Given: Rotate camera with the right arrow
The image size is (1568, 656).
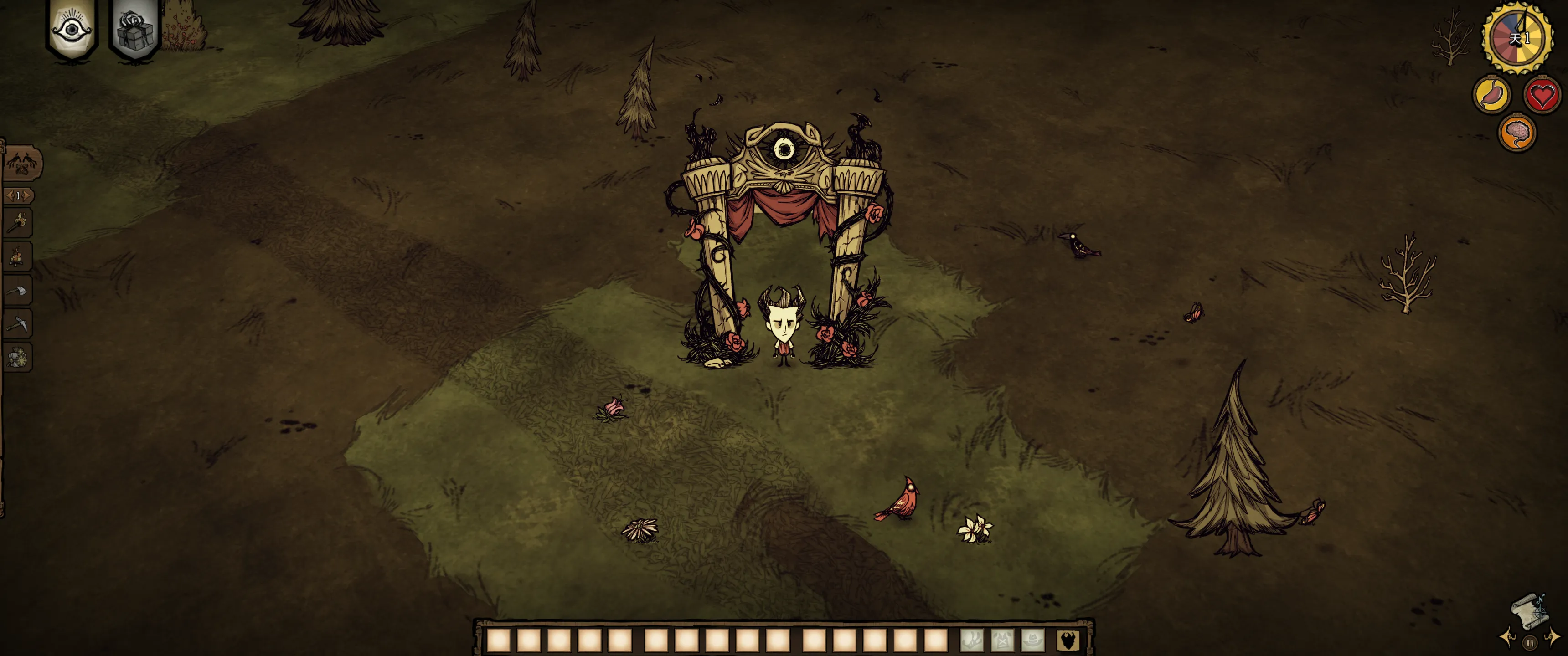Looking at the screenshot, I should (1553, 638).
